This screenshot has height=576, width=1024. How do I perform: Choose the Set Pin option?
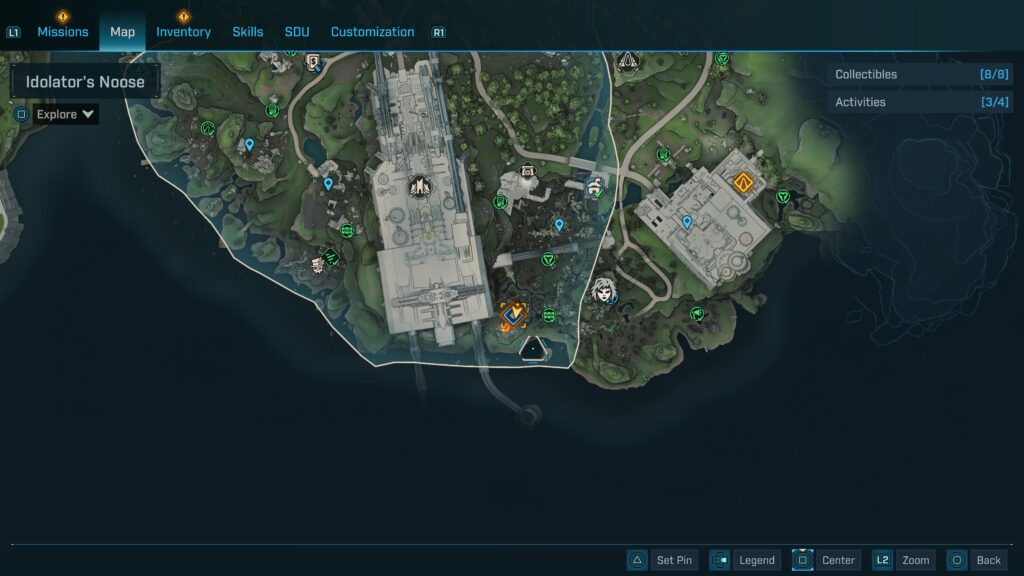click(661, 560)
